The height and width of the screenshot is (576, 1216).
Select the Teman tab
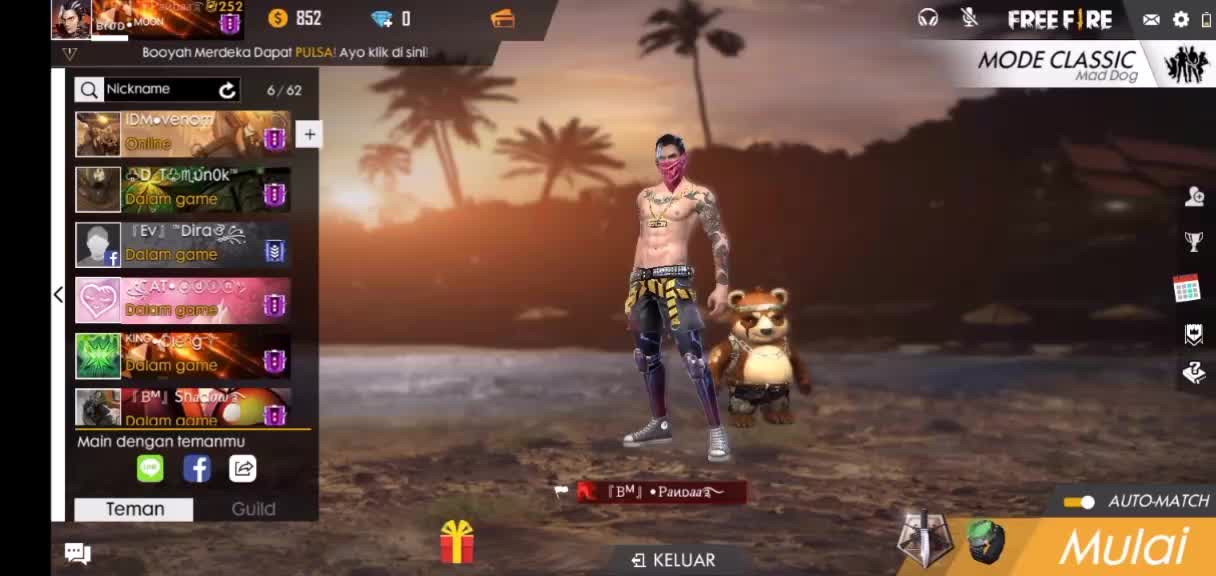[135, 509]
